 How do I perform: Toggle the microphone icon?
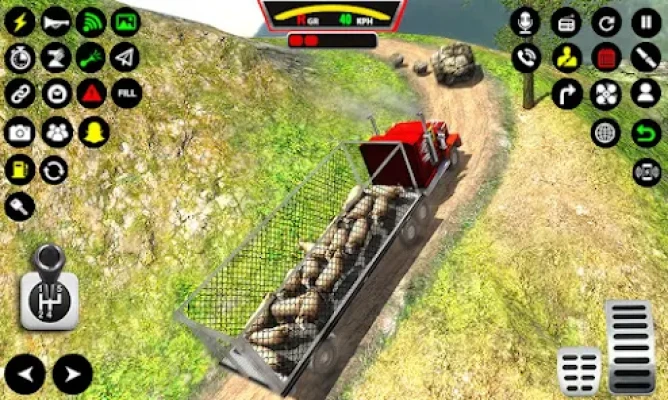pyautogui.click(x=526, y=21)
